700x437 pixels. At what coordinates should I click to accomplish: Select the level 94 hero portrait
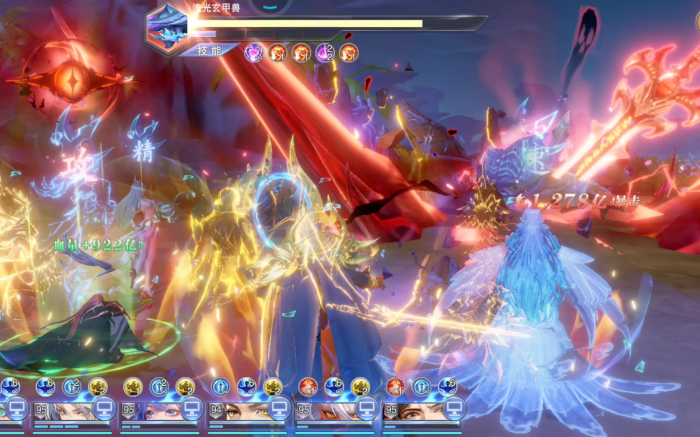click(247, 410)
